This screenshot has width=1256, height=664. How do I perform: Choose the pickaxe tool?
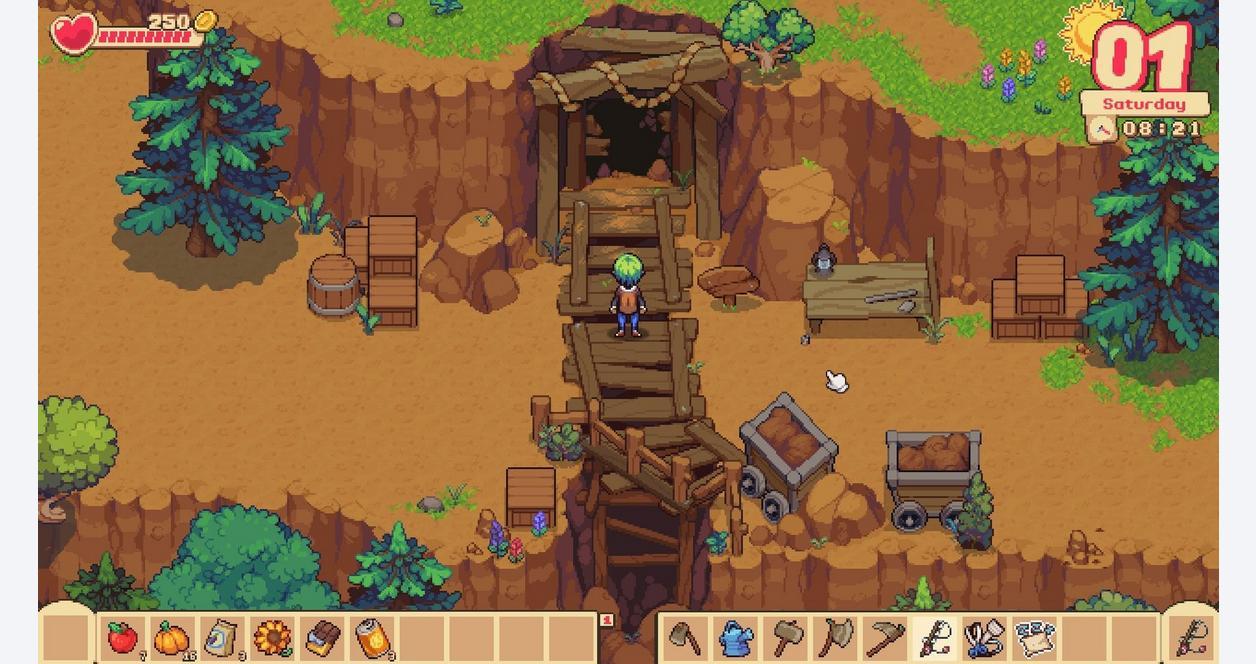(886, 638)
